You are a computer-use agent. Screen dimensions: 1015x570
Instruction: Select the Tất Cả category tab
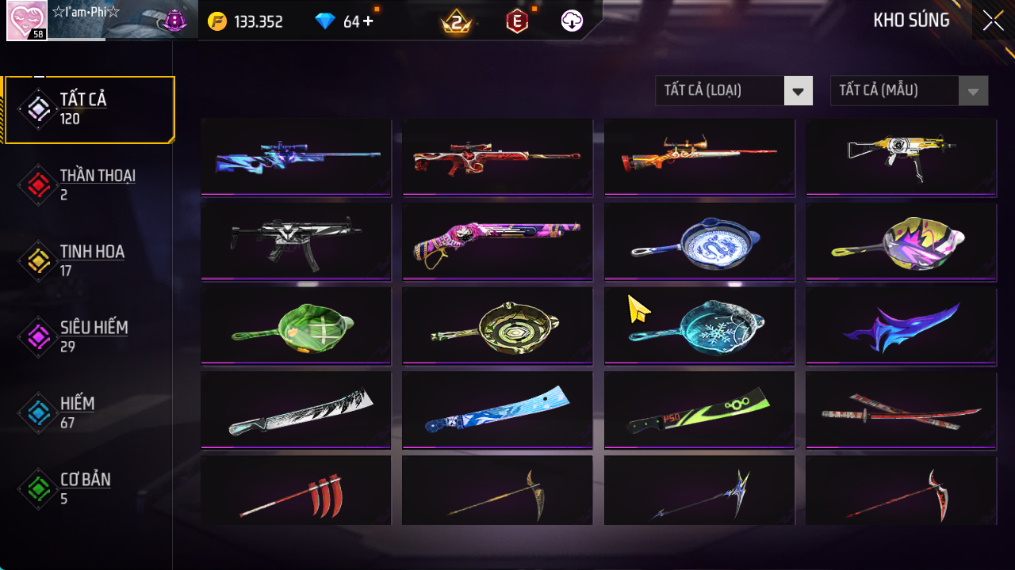[x=88, y=109]
